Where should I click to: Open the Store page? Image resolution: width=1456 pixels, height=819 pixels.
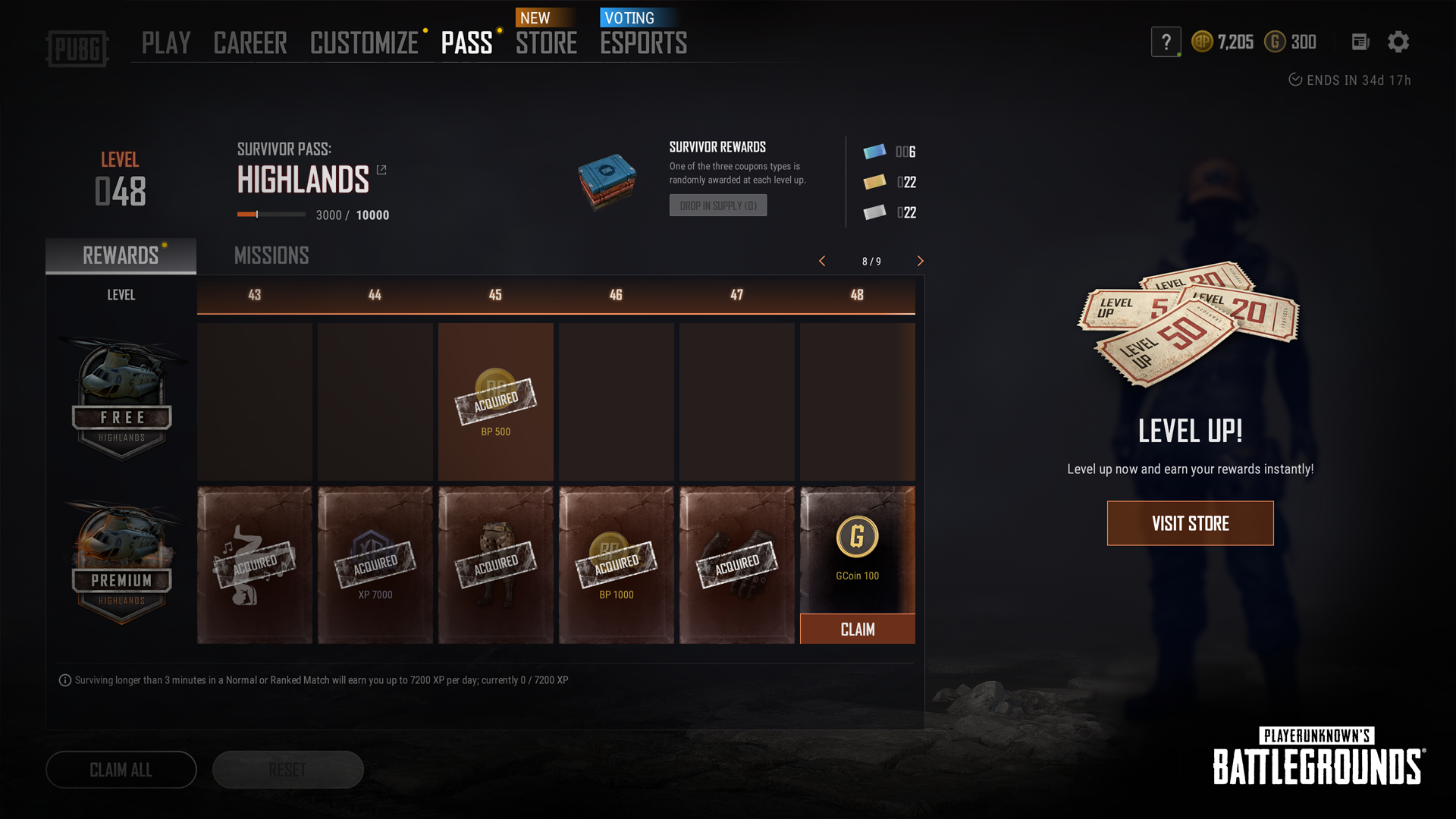(x=546, y=43)
